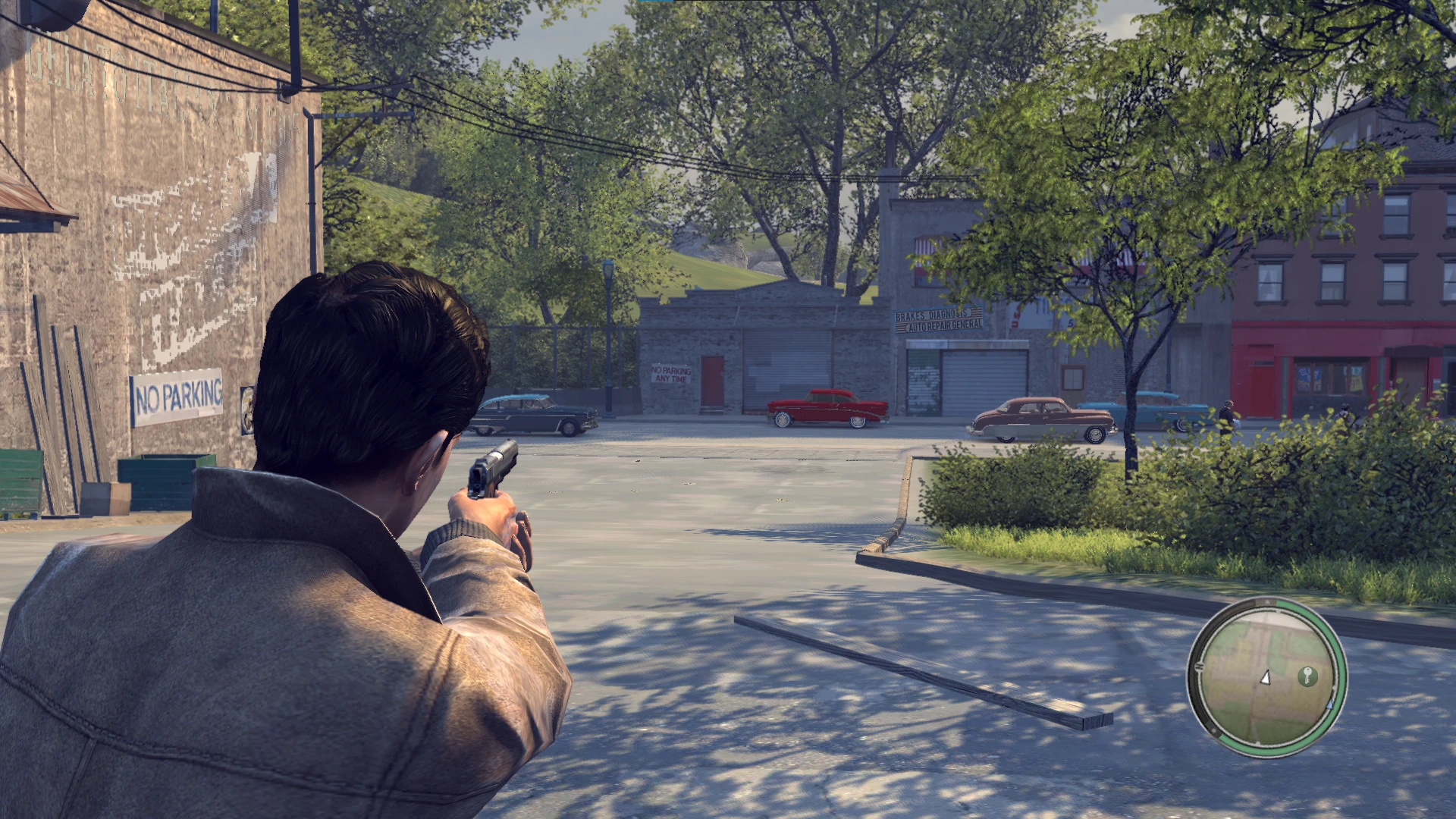The image size is (1456, 819).
Task: Select the blue triangle marker on the minimap edge
Action: click(1330, 704)
